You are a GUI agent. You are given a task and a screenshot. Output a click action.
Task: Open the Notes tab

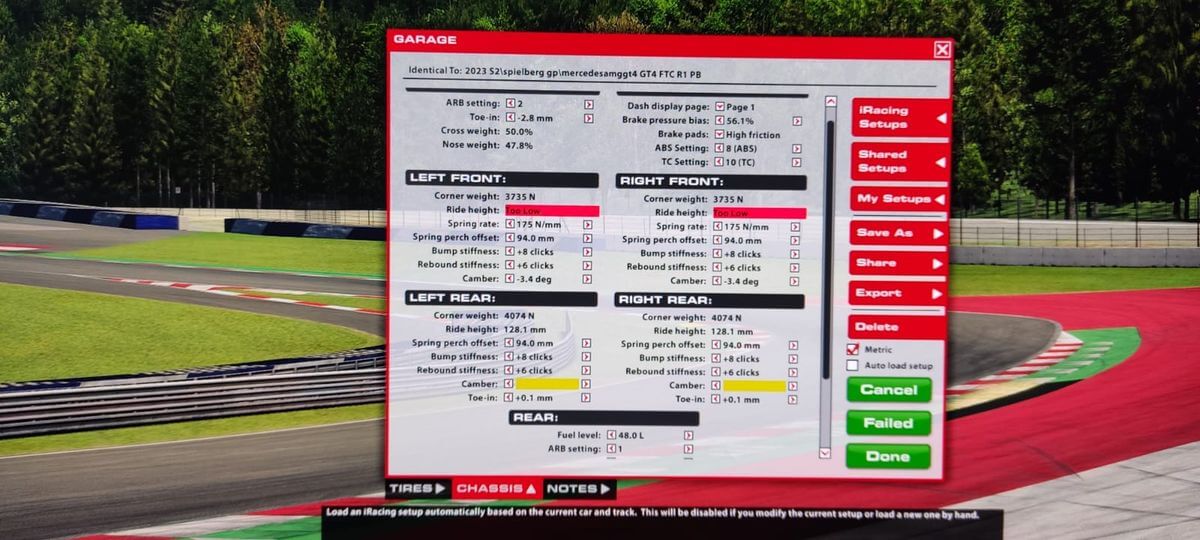point(578,489)
